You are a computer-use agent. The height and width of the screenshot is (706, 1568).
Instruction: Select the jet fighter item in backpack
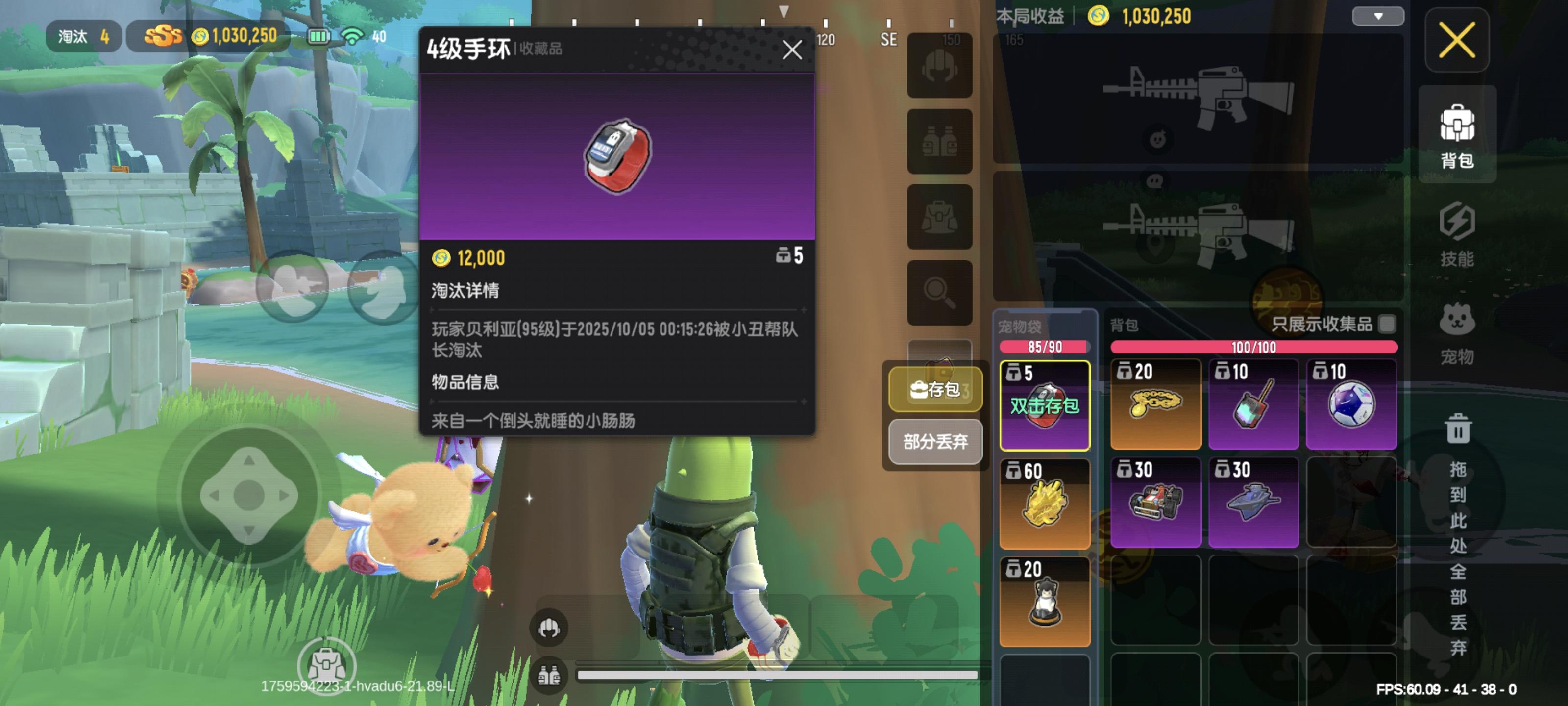(1254, 503)
